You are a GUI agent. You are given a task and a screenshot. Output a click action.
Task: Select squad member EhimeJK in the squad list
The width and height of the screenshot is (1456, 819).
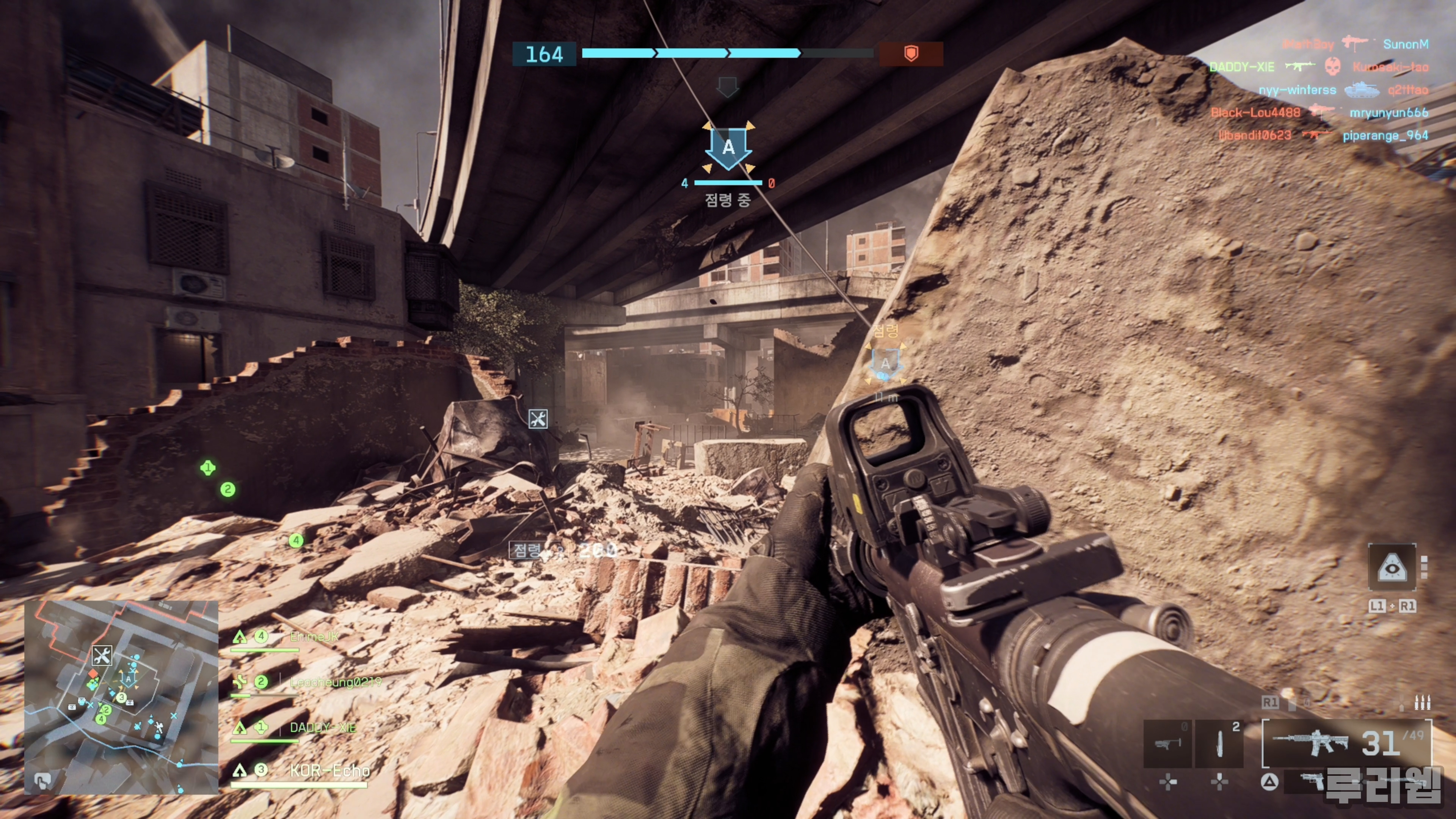click(314, 637)
